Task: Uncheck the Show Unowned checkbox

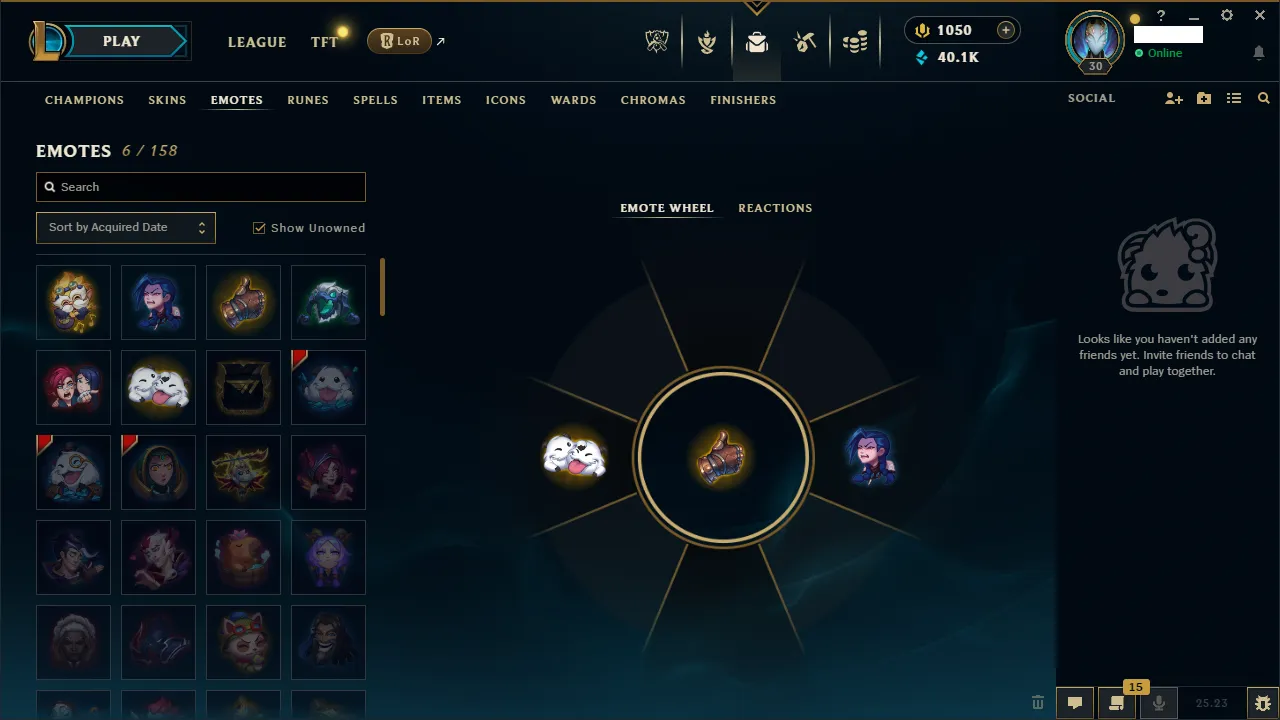Action: [259, 228]
